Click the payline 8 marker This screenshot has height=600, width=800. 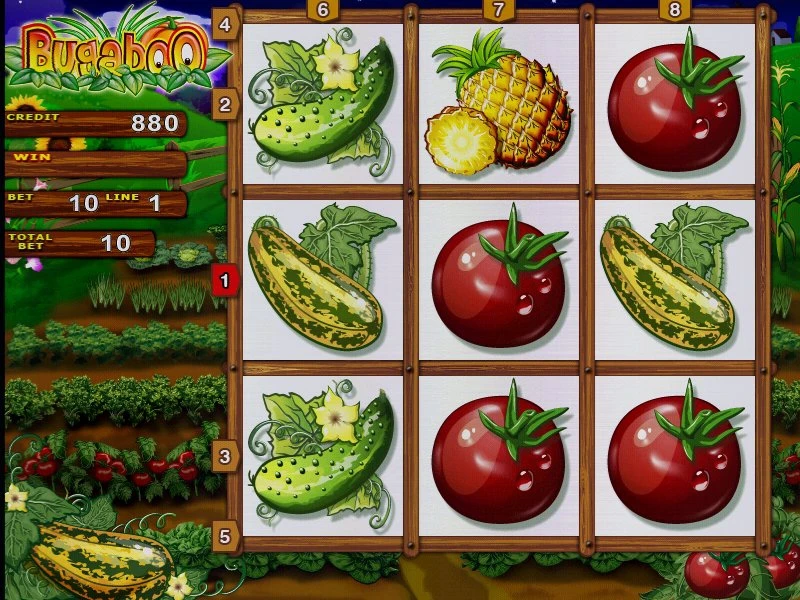(675, 10)
